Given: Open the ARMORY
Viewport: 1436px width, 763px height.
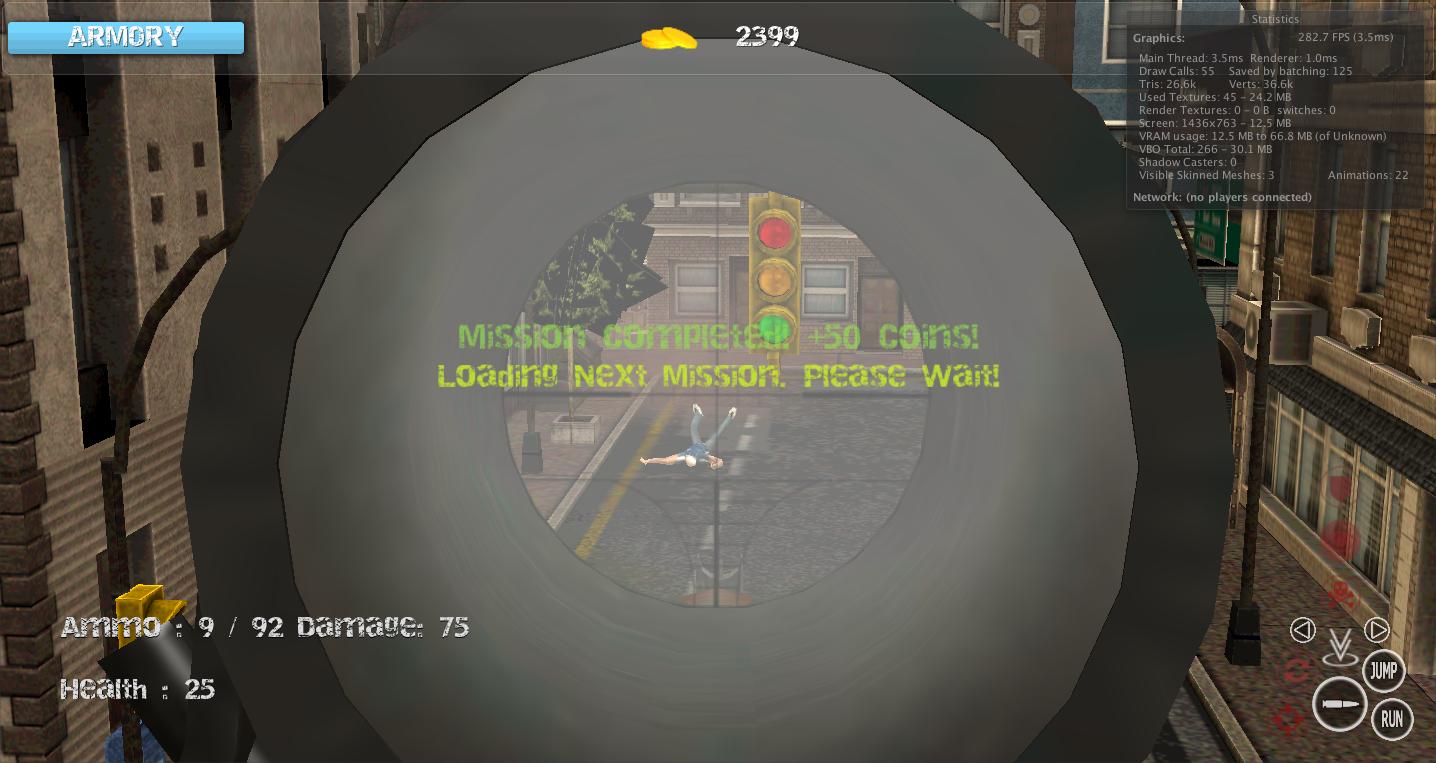Looking at the screenshot, I should 124,37.
